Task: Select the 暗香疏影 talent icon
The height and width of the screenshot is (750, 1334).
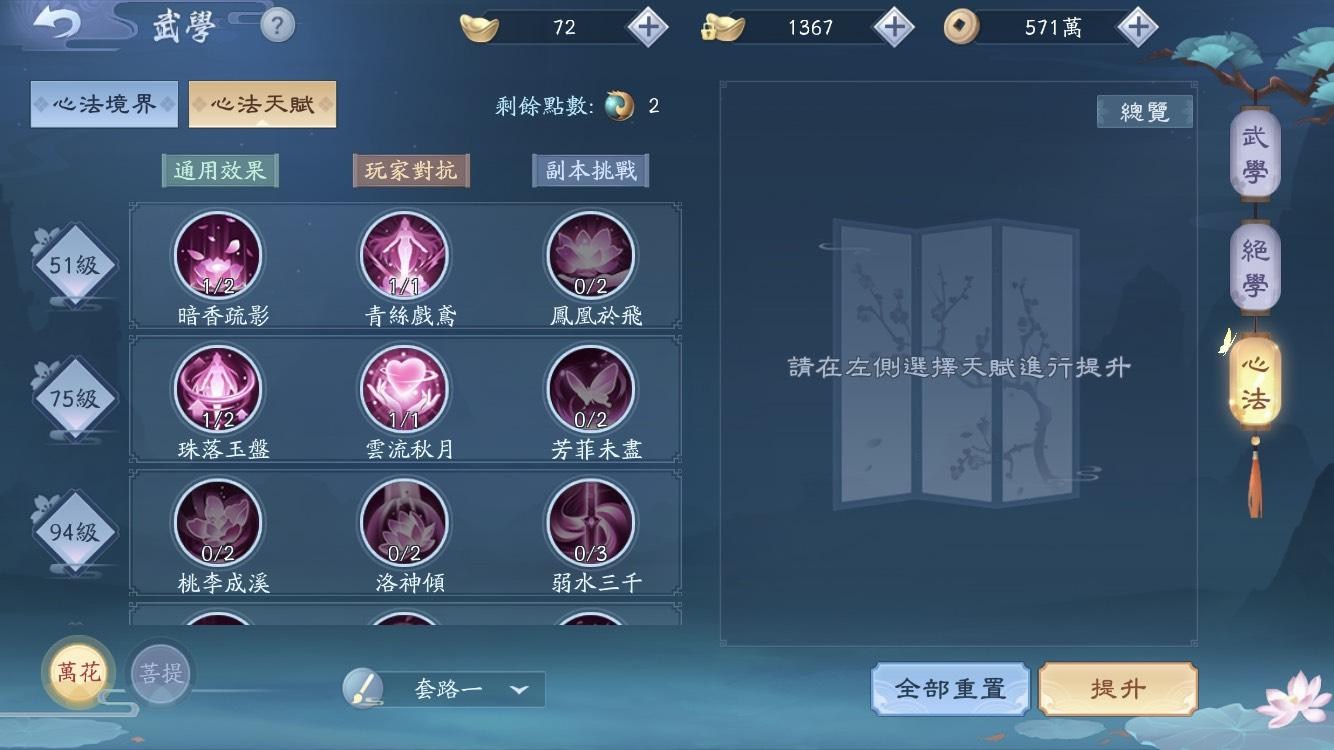Action: pos(217,255)
